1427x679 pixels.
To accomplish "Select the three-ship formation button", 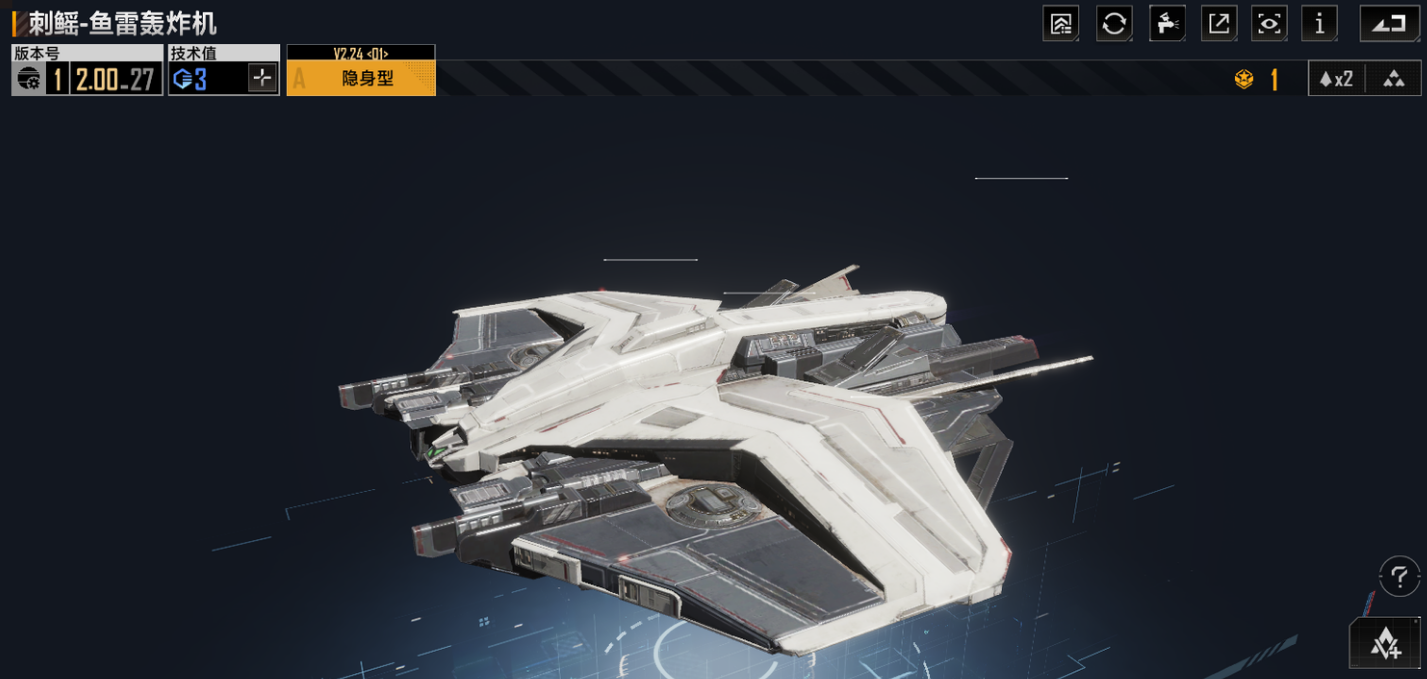I will (1393, 79).
